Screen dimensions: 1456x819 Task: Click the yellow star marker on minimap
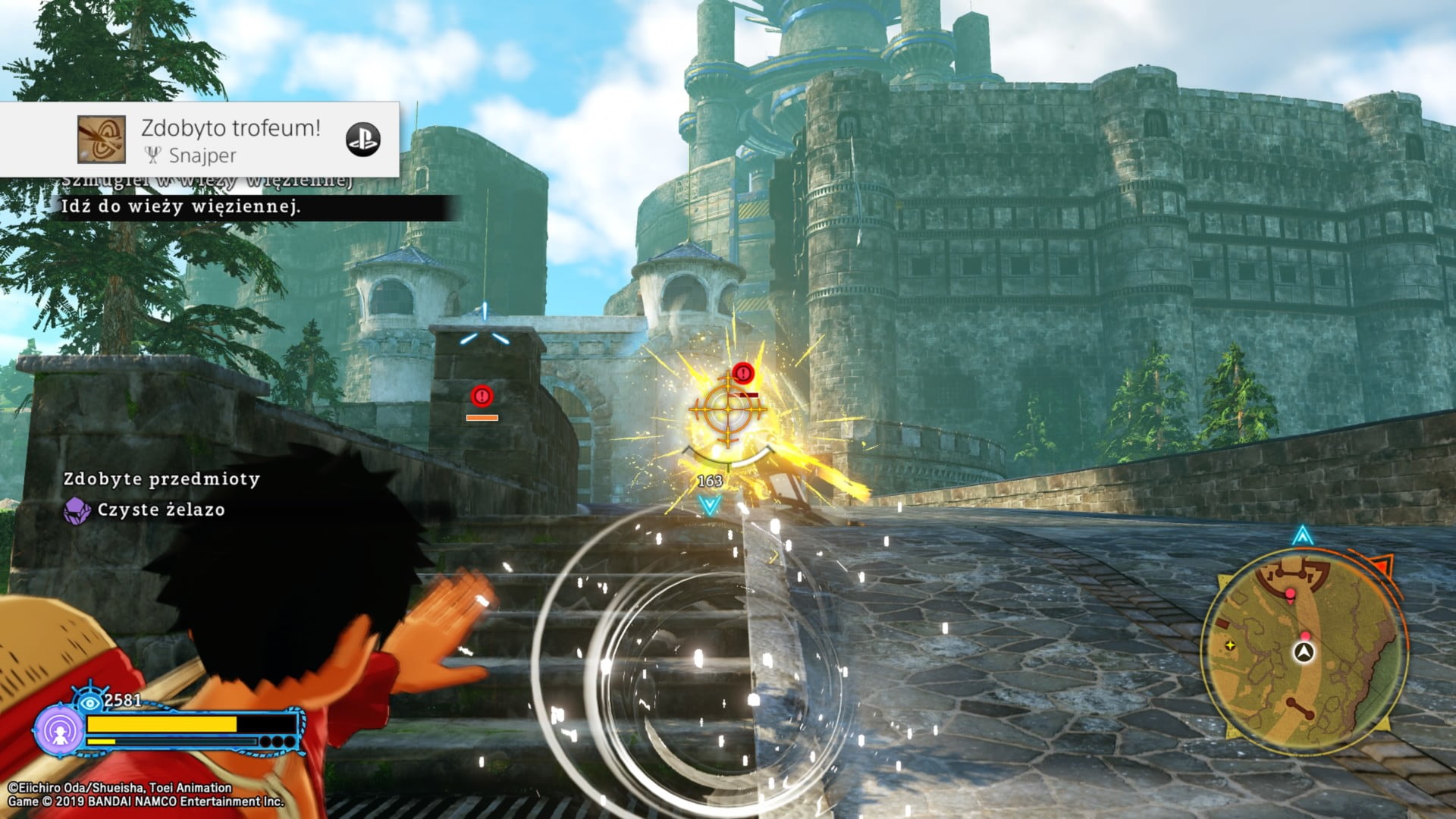coord(1230,645)
